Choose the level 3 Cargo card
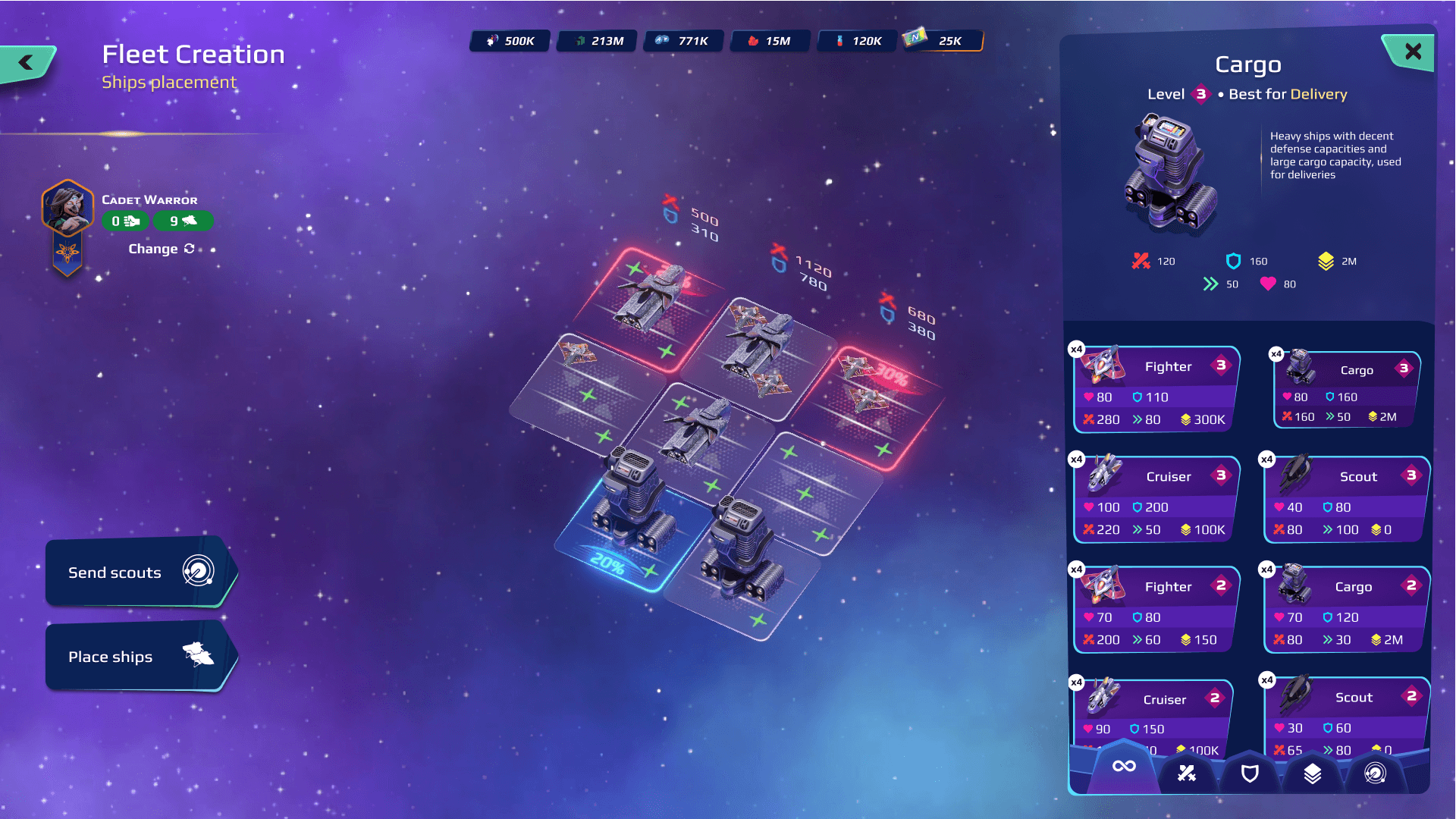The image size is (1456, 819). pyautogui.click(x=1347, y=391)
